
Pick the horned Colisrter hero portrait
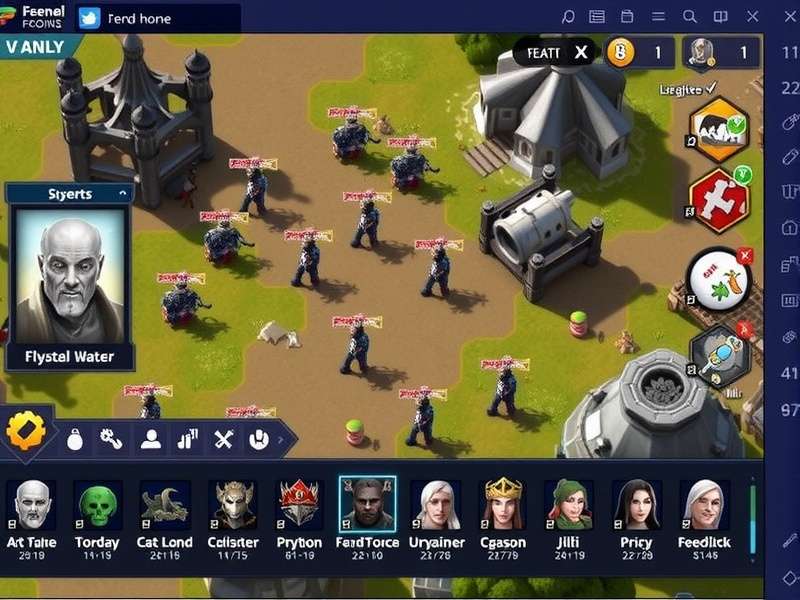[232, 504]
